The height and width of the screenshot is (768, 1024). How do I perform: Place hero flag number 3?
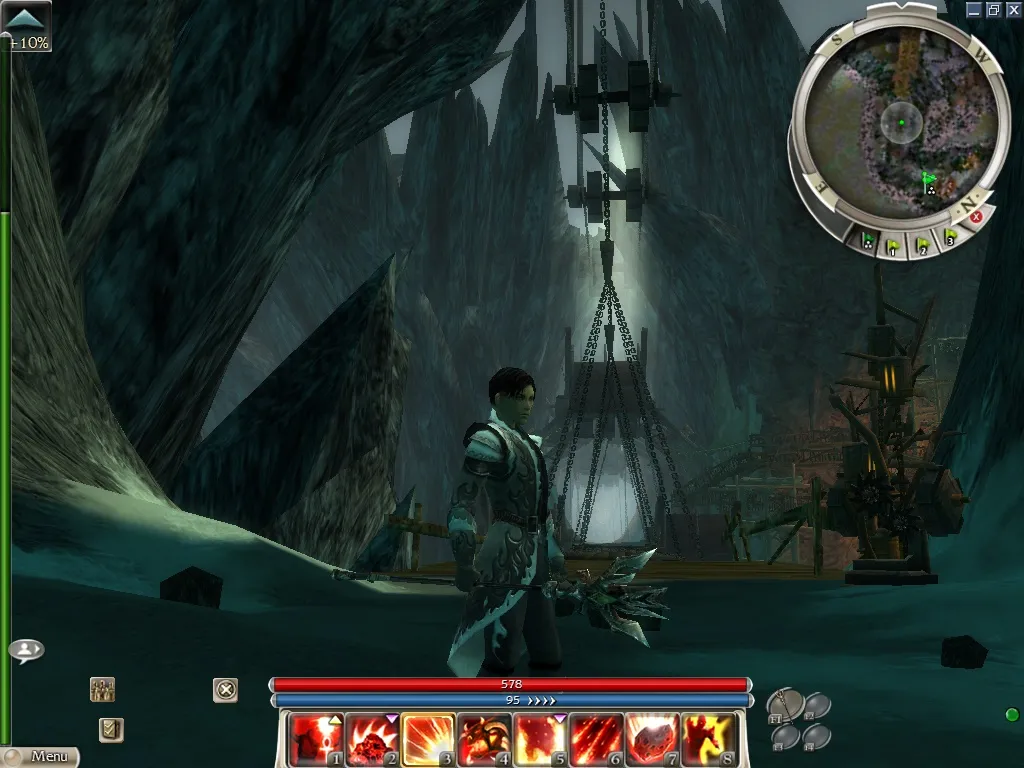coord(950,237)
